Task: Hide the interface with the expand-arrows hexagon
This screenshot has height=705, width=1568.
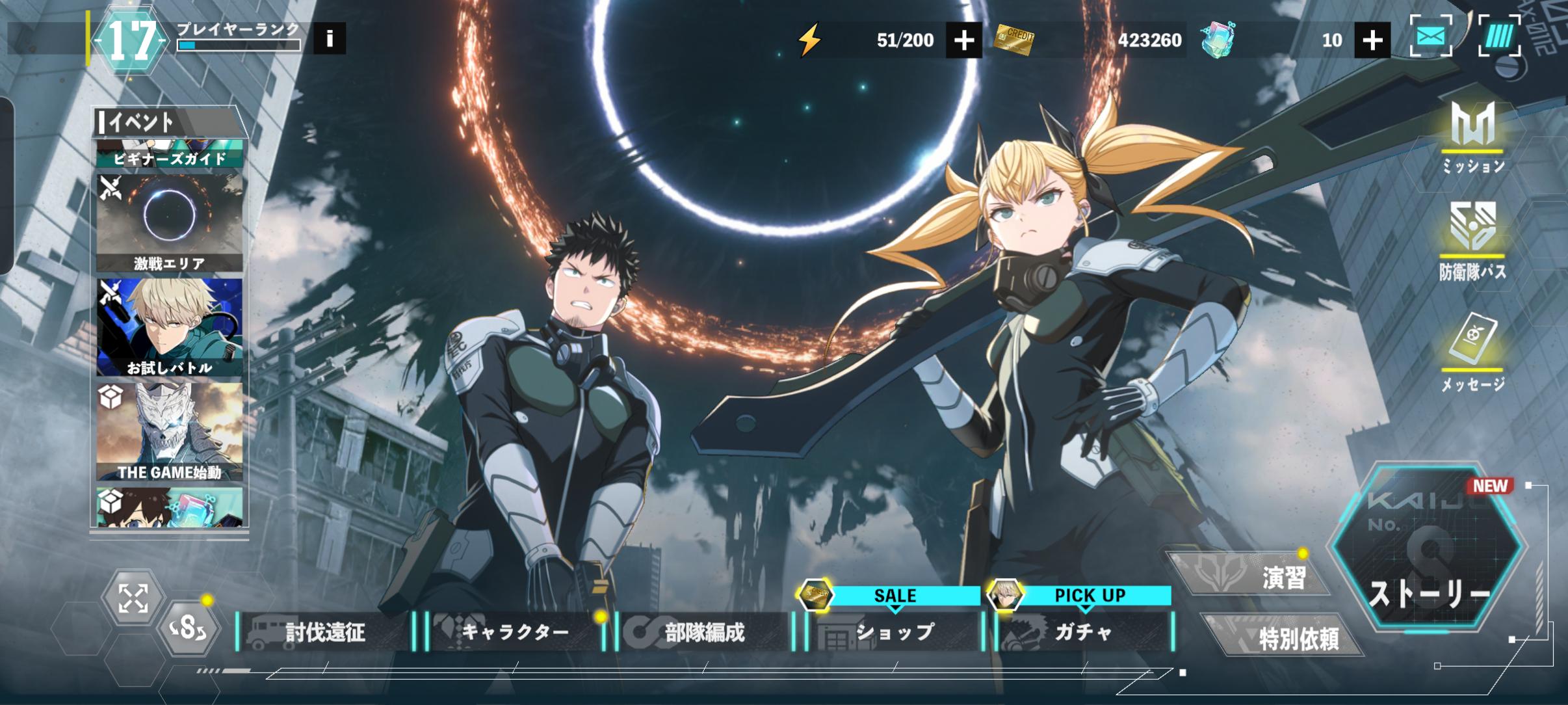Action: tap(133, 598)
